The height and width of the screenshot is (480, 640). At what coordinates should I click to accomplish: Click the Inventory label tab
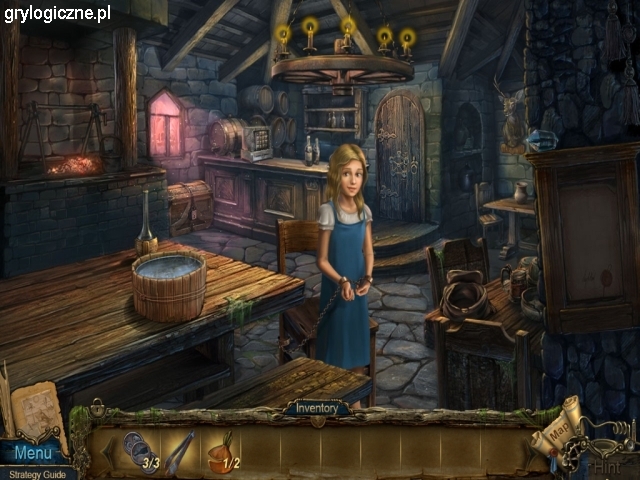coord(316,408)
